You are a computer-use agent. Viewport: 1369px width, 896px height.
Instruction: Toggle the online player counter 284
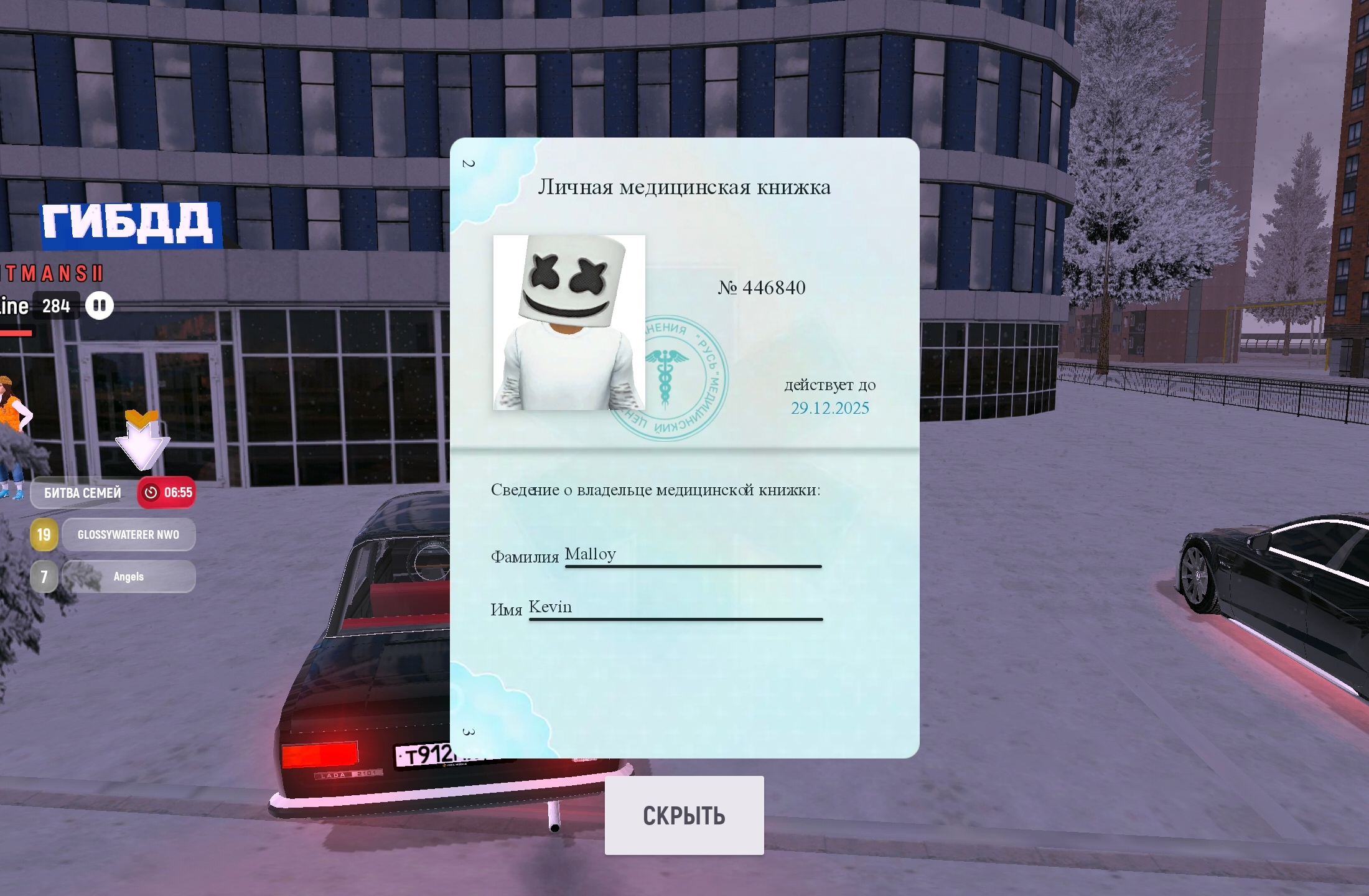(x=55, y=306)
